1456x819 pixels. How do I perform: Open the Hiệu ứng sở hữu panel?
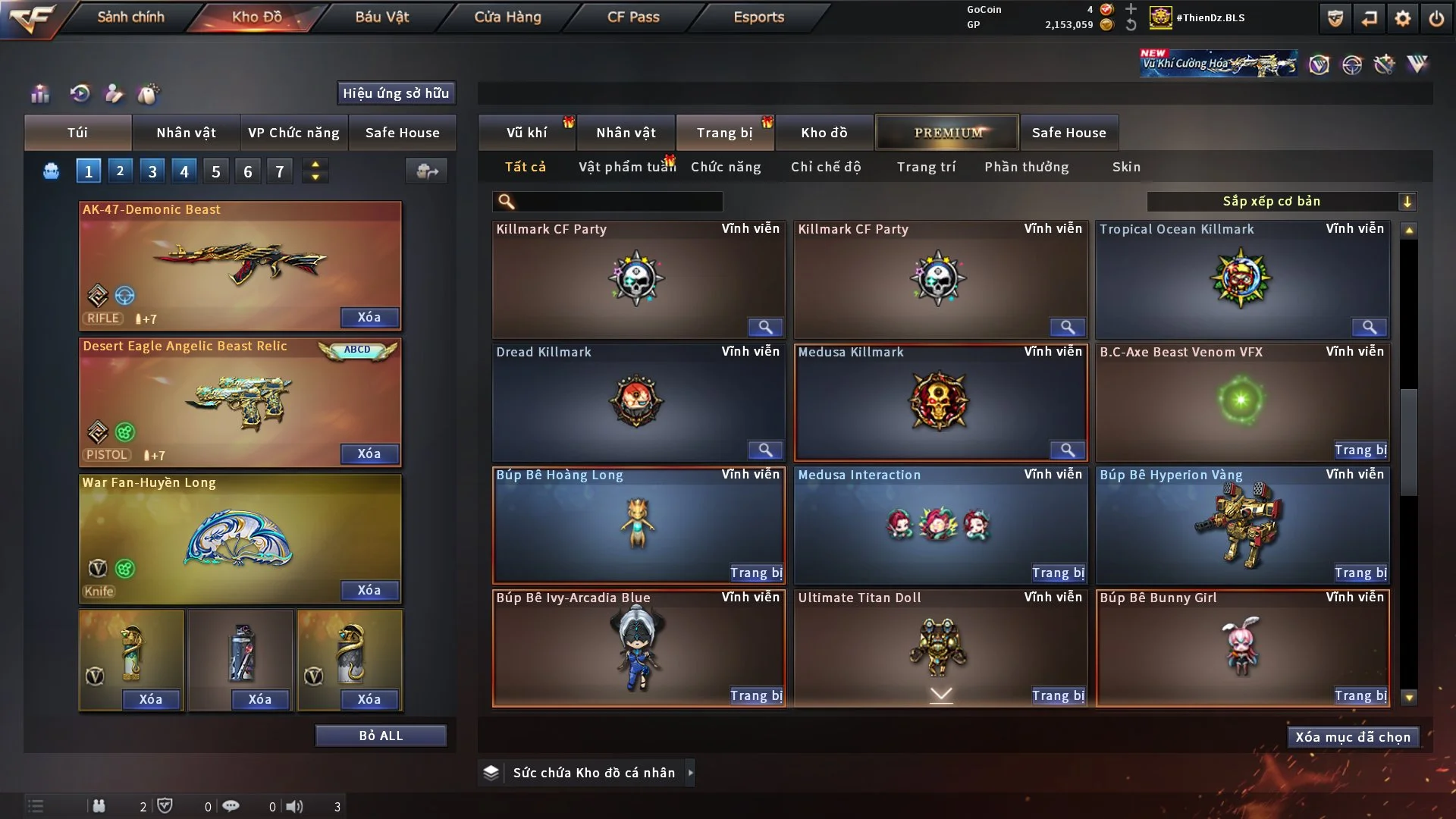pyautogui.click(x=396, y=93)
